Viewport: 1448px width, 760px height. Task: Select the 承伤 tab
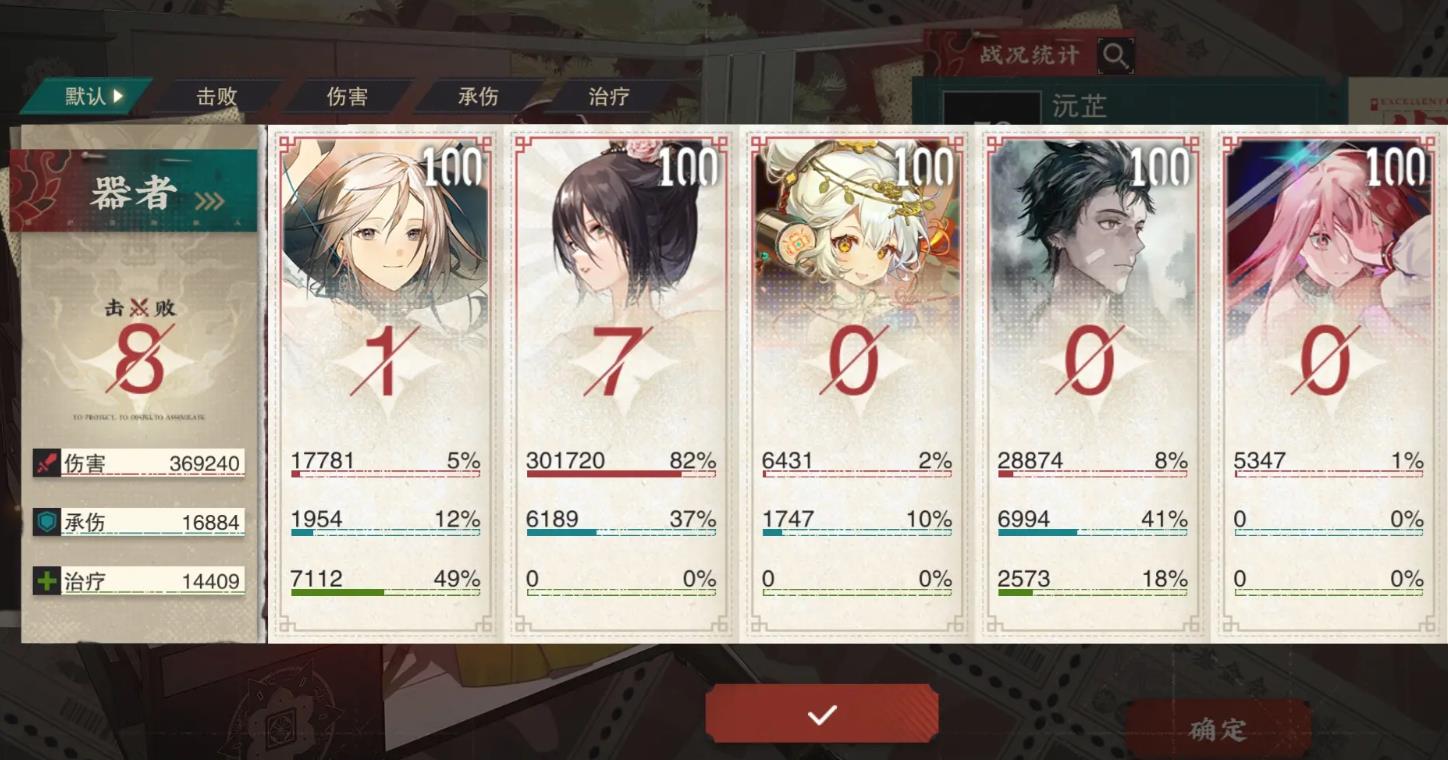coord(478,97)
